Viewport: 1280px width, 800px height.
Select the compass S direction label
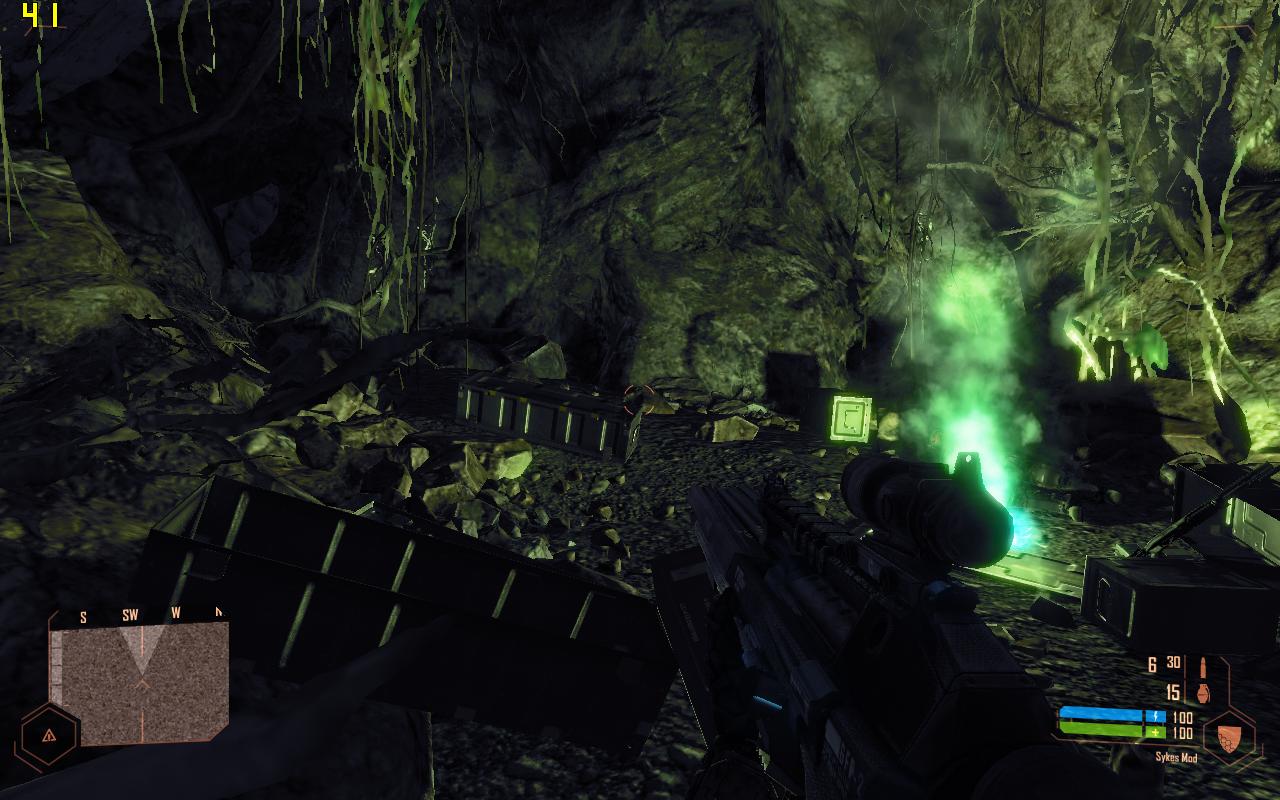[83, 616]
